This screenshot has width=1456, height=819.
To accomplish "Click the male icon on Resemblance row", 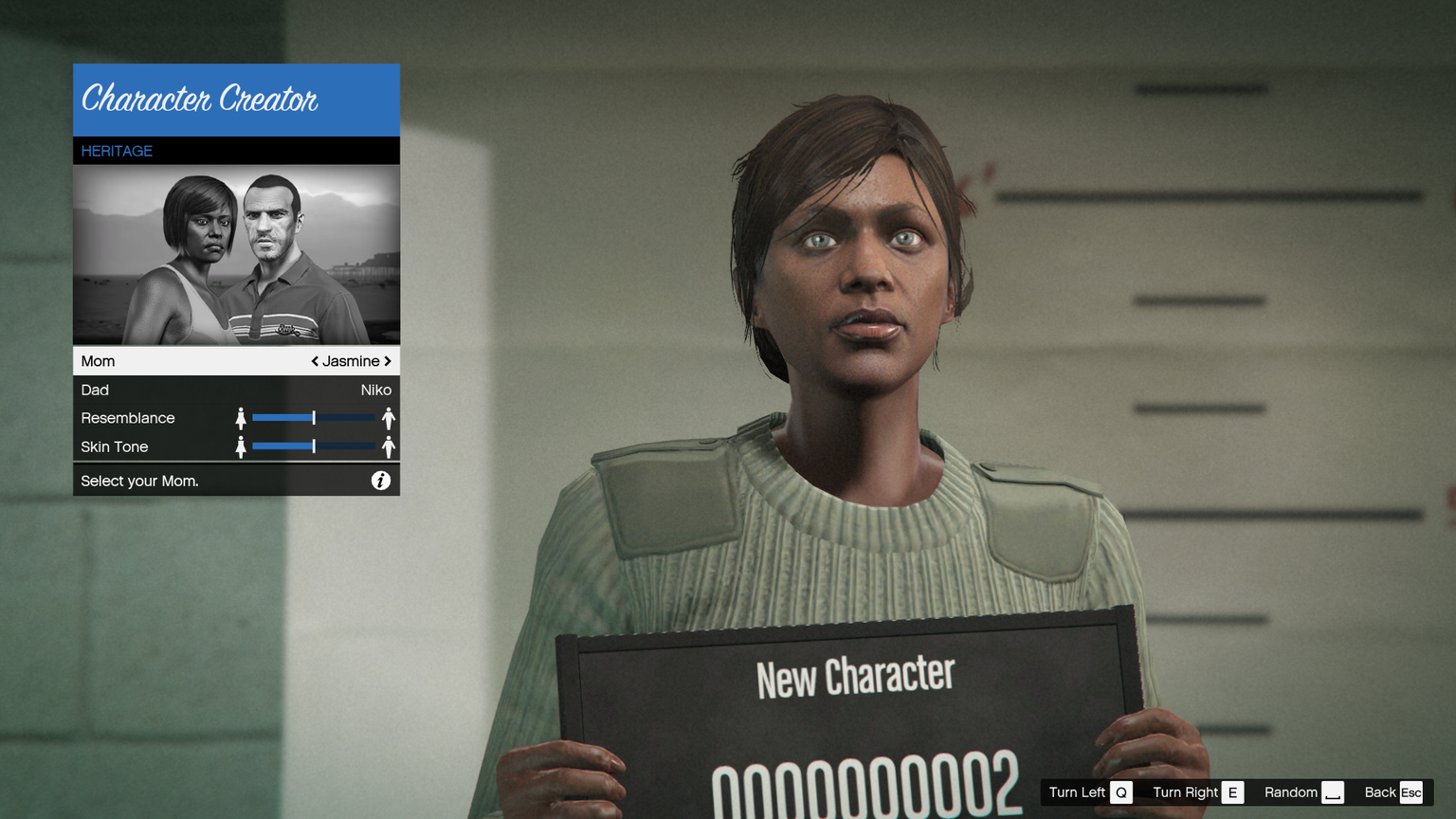I will [388, 418].
